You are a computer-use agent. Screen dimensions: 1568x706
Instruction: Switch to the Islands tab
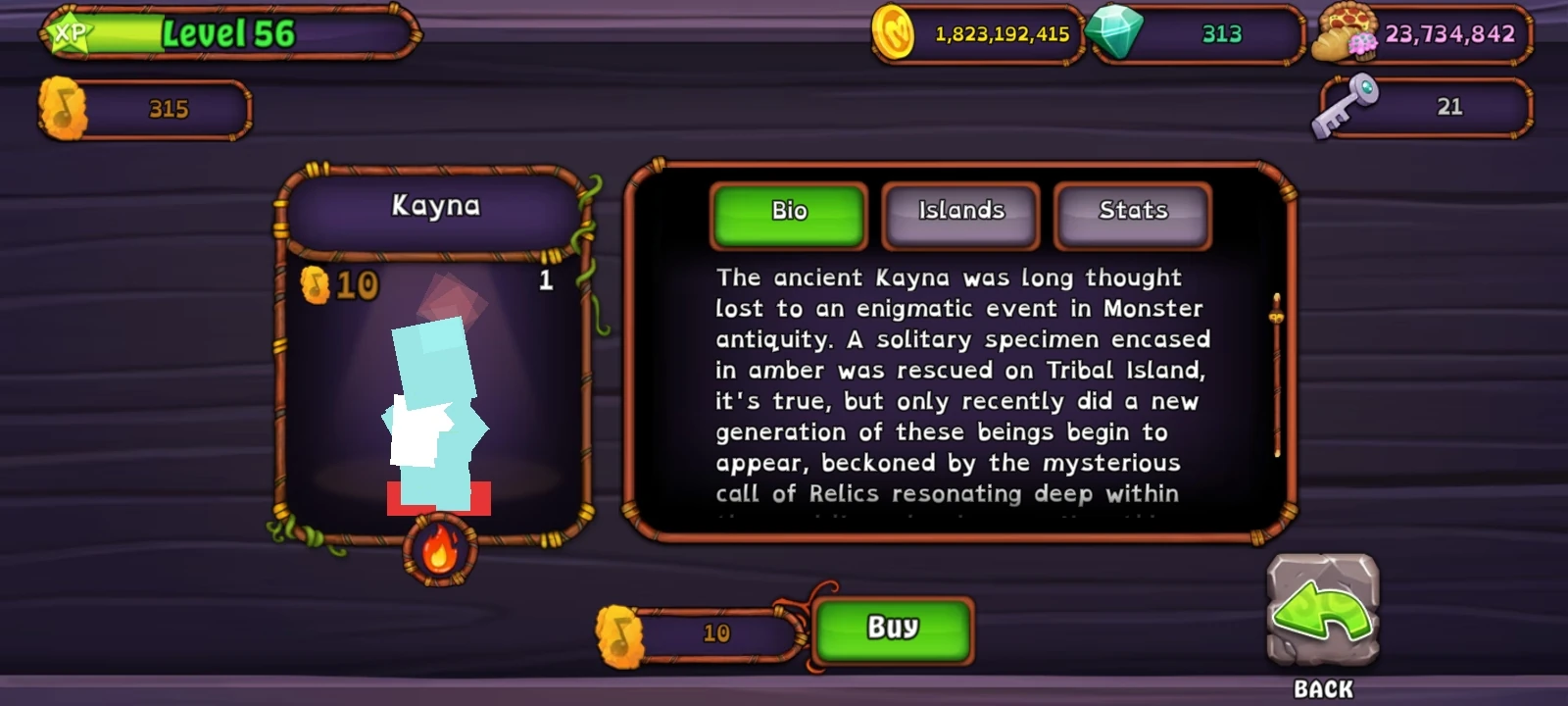960,210
